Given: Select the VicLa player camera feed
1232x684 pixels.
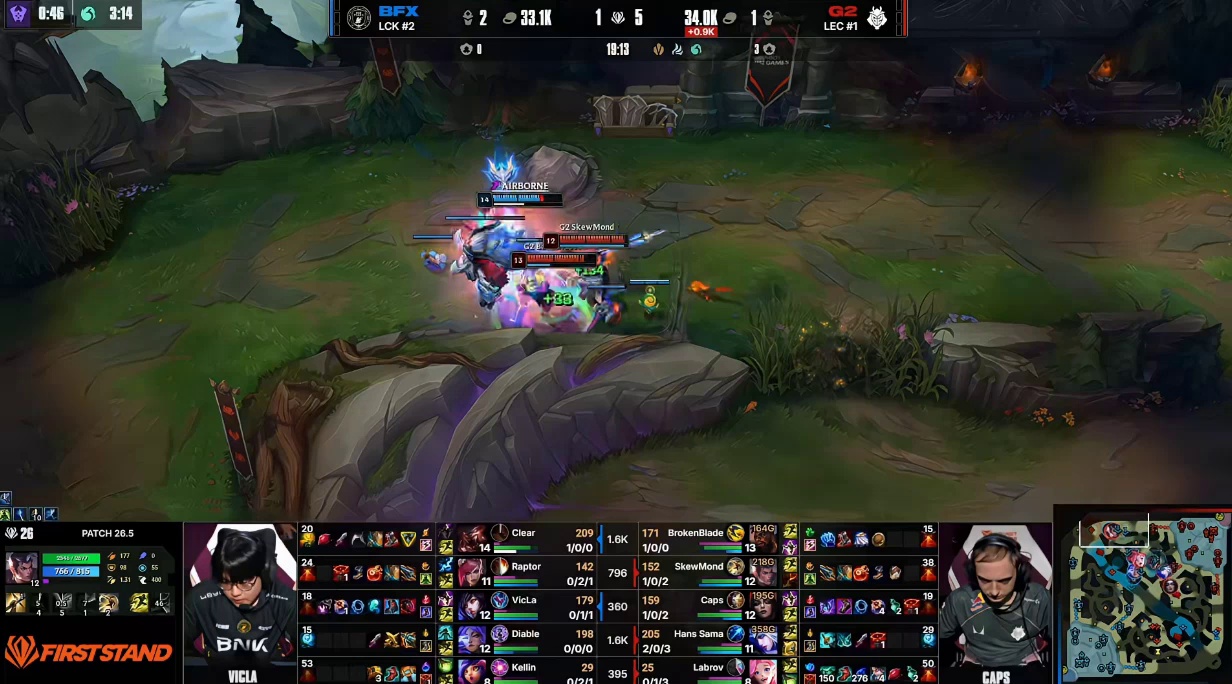Looking at the screenshot, I should [x=241, y=600].
